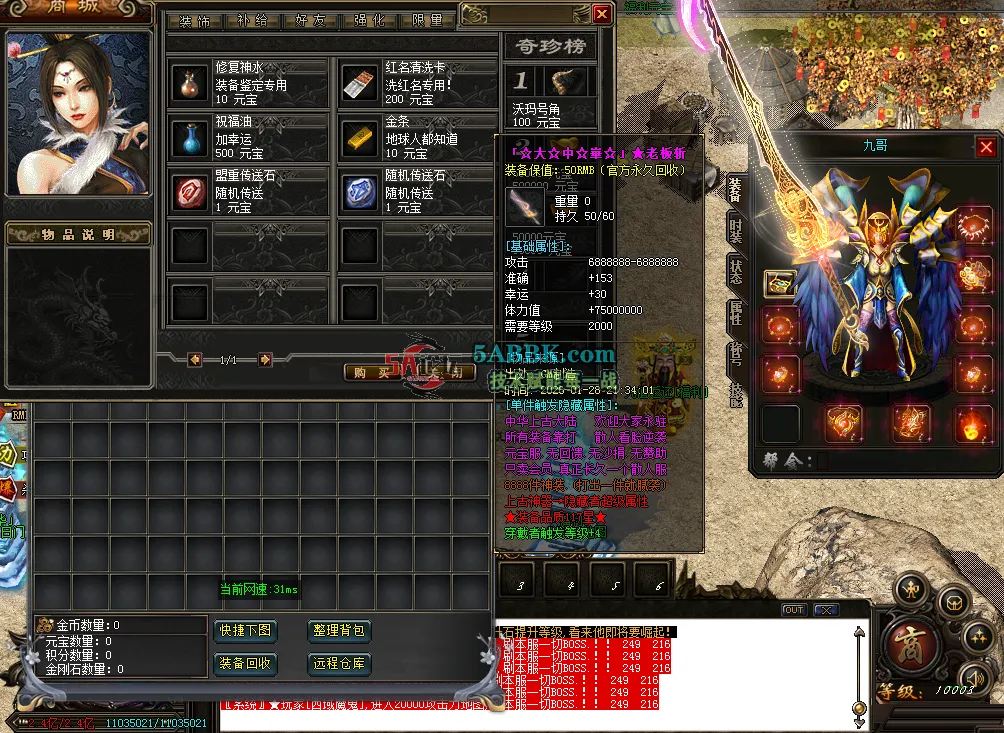Switch to the 装饰 shop tab
The width and height of the screenshot is (1004, 733).
click(x=194, y=21)
